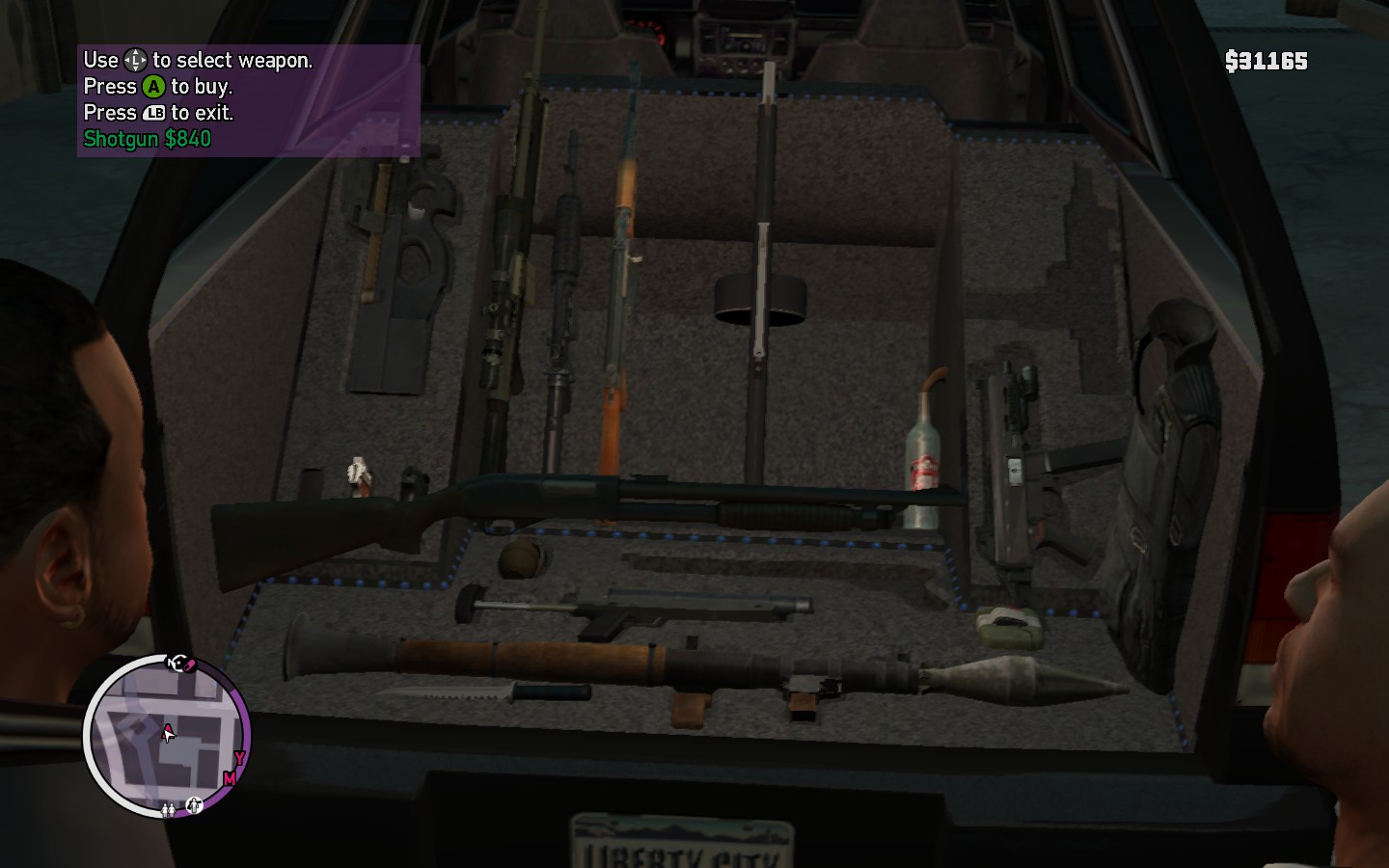Click the circular minimap radar

(168, 737)
